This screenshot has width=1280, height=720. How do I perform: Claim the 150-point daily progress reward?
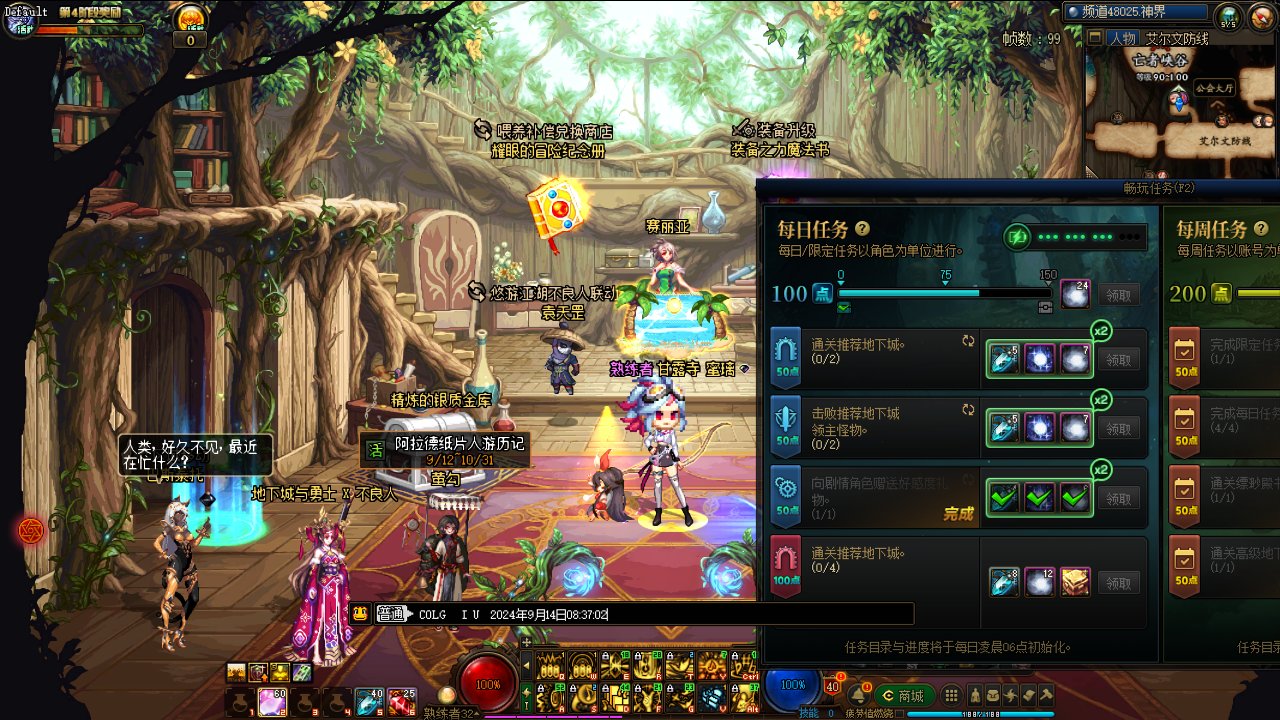click(x=1119, y=294)
